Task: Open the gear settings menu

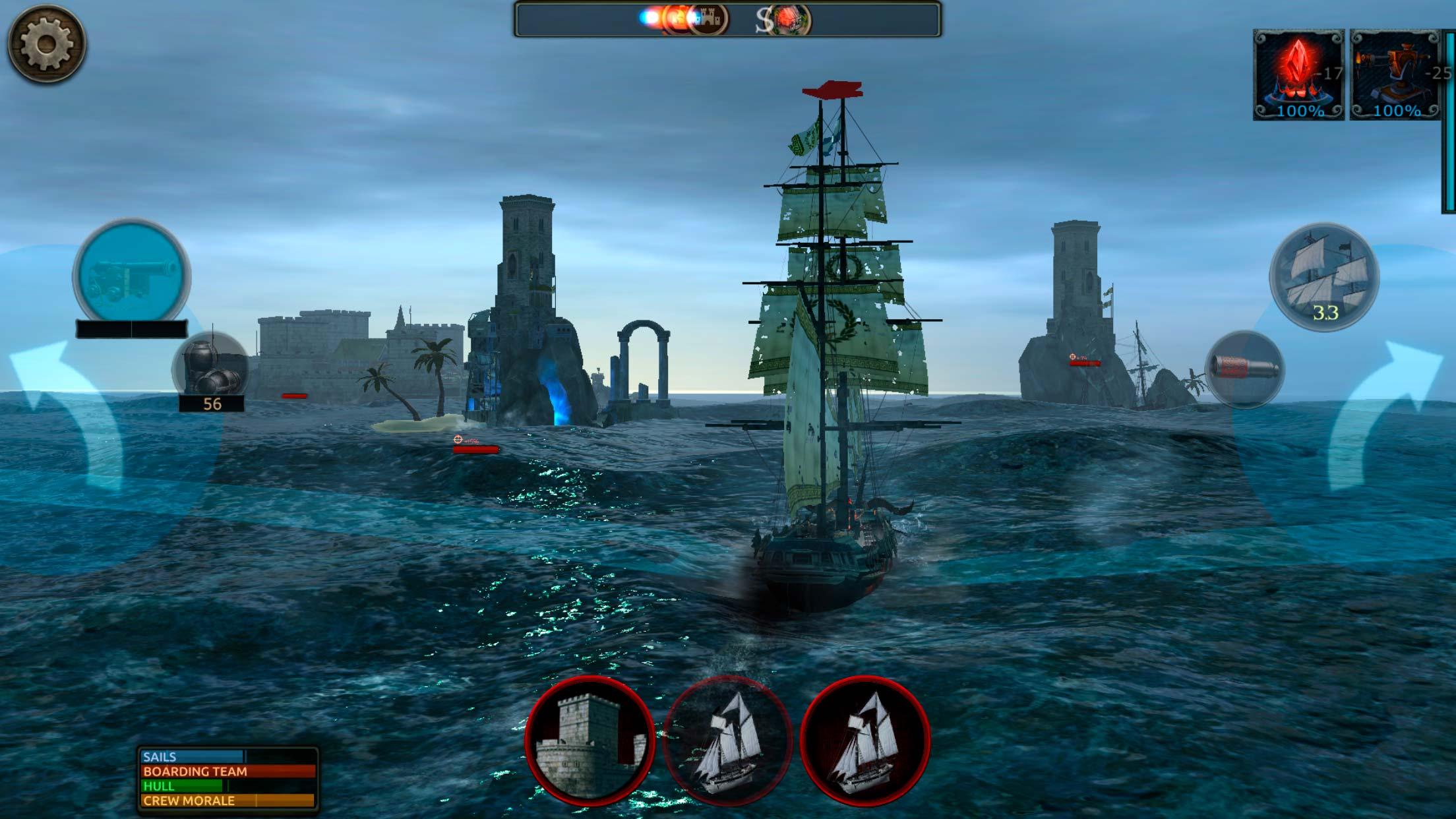Action: coord(46,44)
